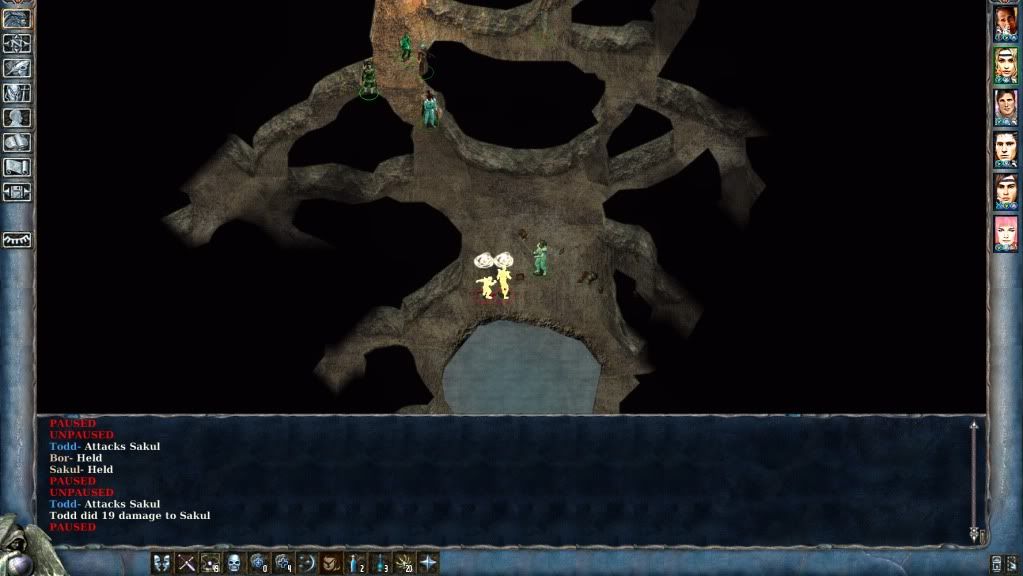Activate the yellow spark ability showing 20
Image resolution: width=1023 pixels, height=576 pixels.
[x=404, y=563]
